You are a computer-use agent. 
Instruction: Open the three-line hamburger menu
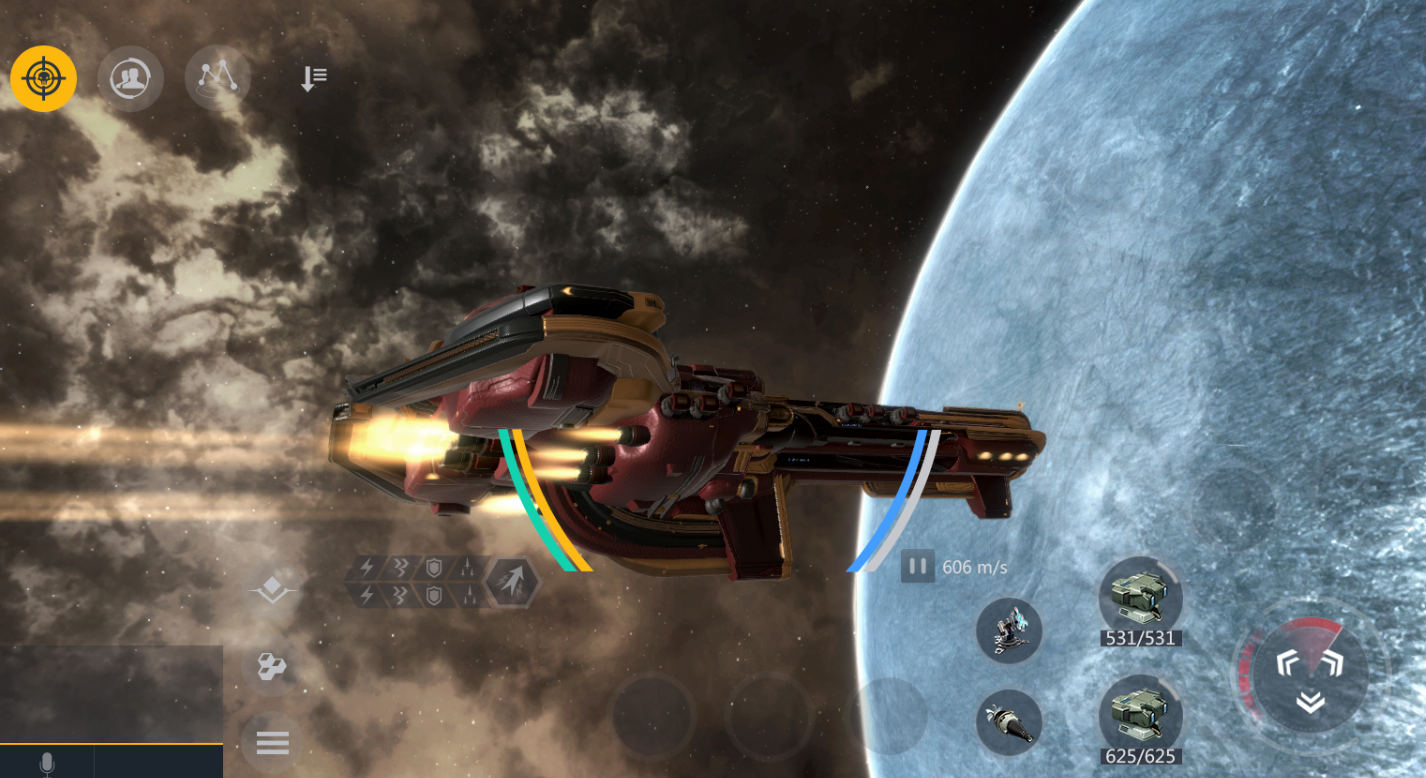(x=272, y=743)
